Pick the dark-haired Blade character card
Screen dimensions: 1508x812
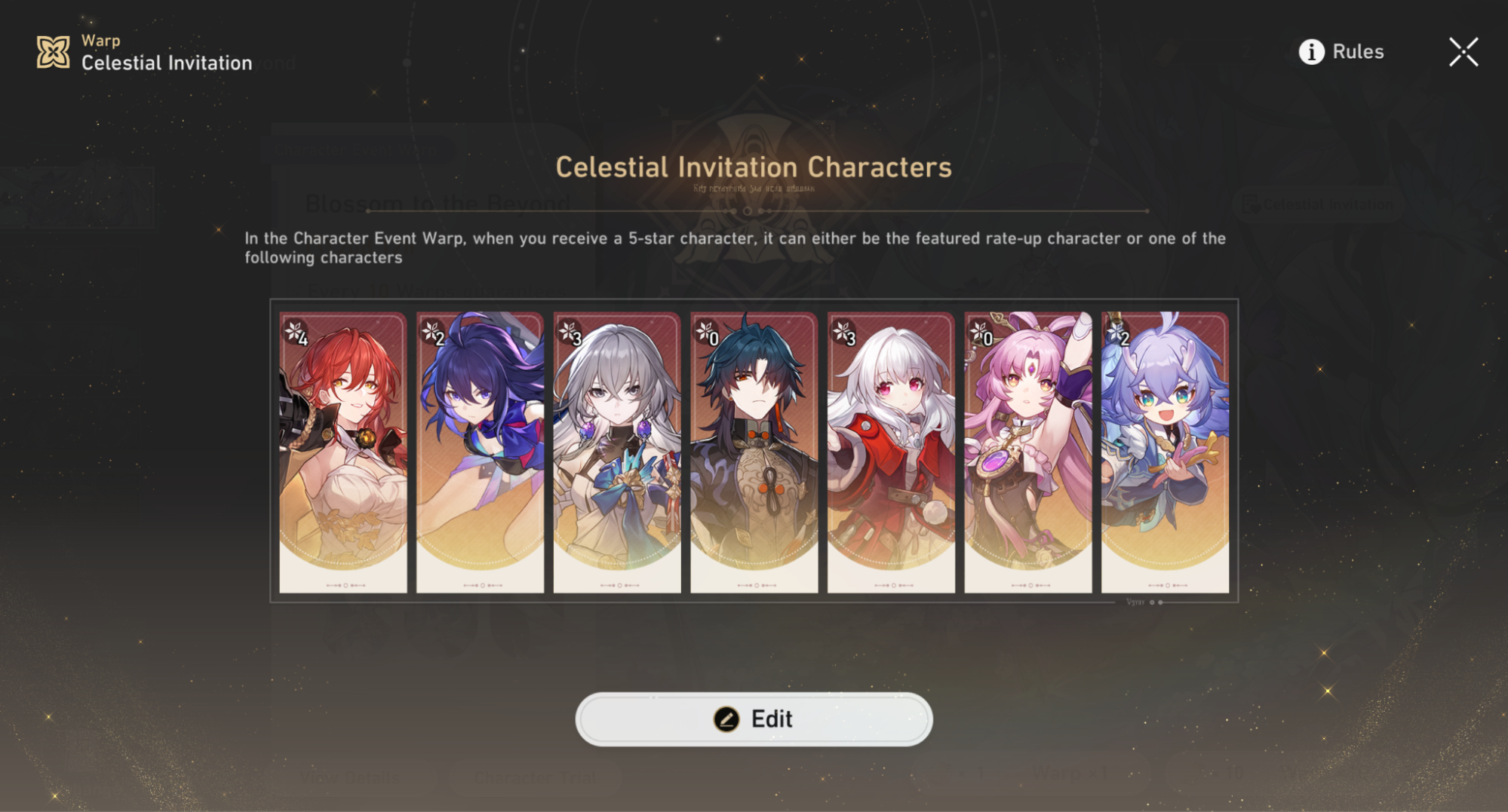[x=754, y=452]
